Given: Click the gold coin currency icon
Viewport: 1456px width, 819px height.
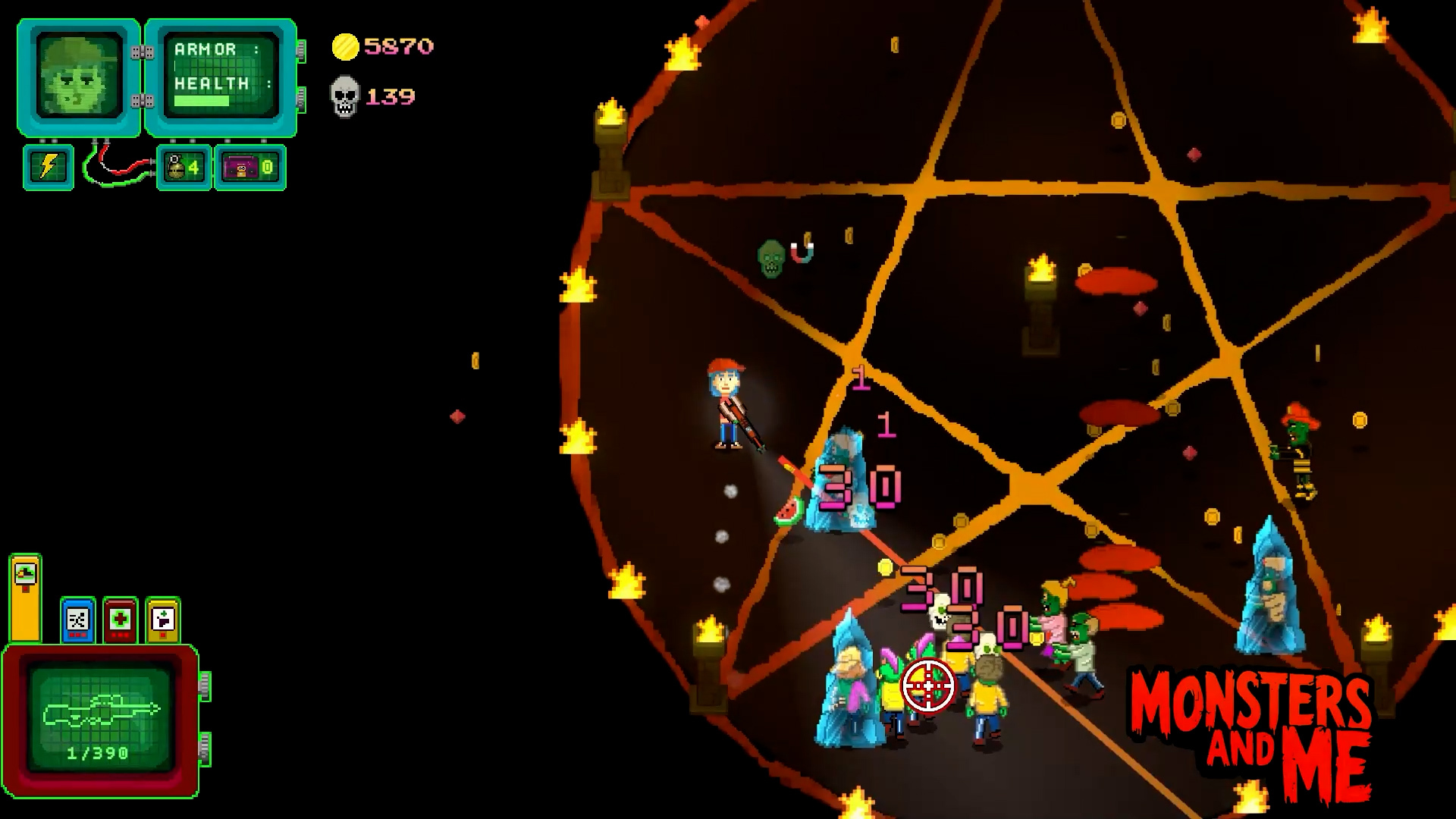Looking at the screenshot, I should pos(347,46).
